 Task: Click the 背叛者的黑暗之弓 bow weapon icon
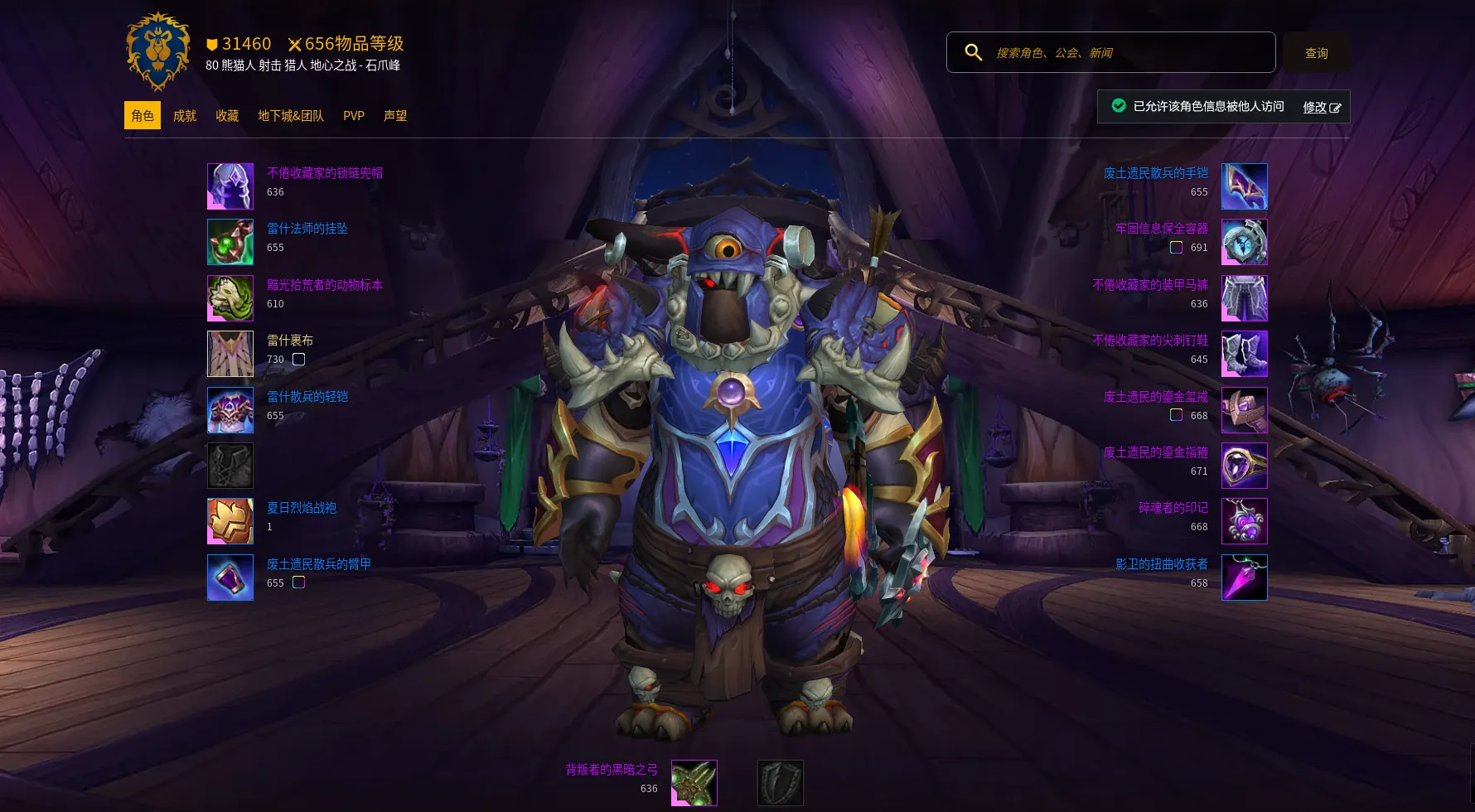(x=694, y=783)
